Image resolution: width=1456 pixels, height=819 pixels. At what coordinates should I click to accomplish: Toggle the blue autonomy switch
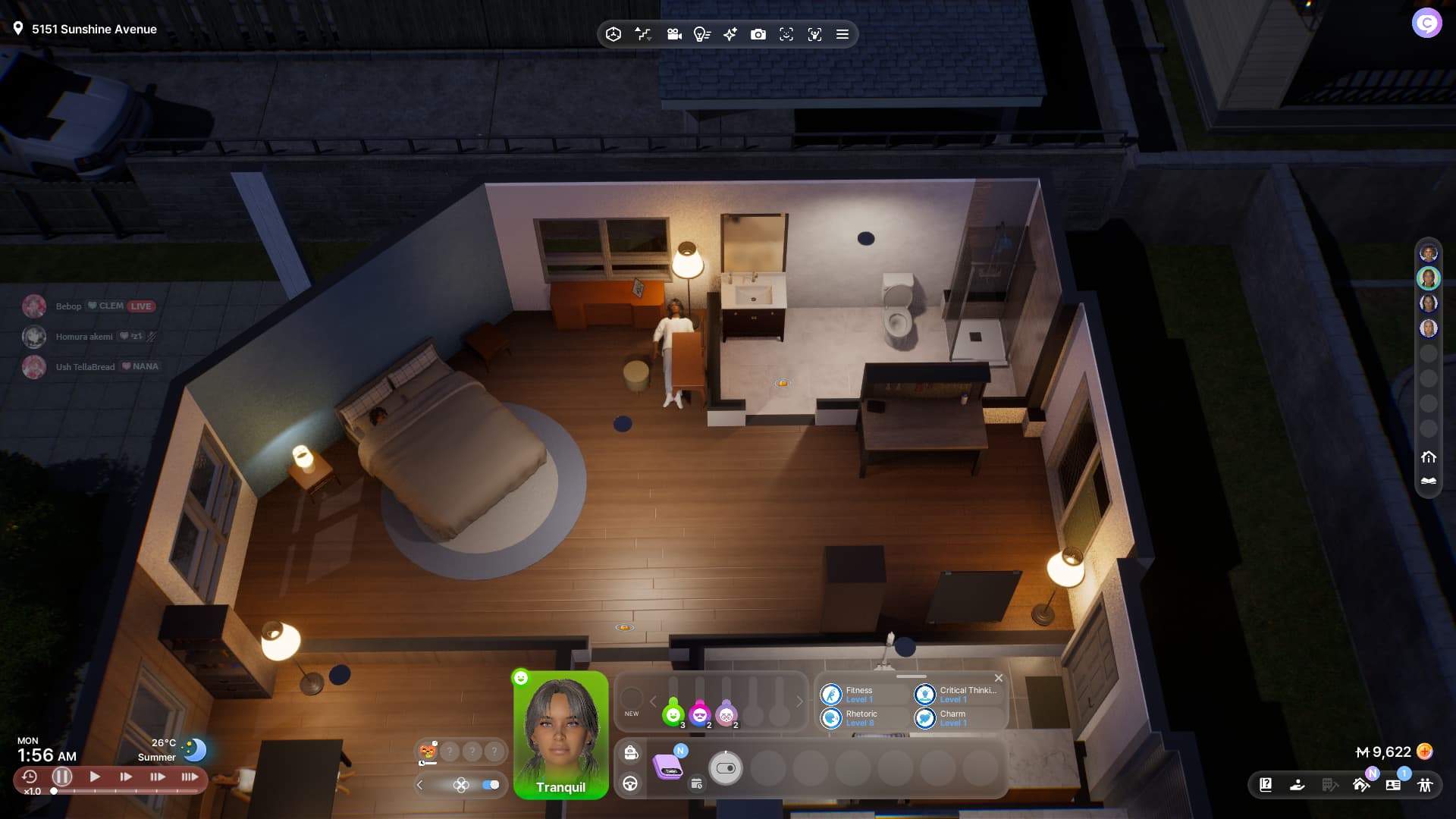(x=491, y=785)
